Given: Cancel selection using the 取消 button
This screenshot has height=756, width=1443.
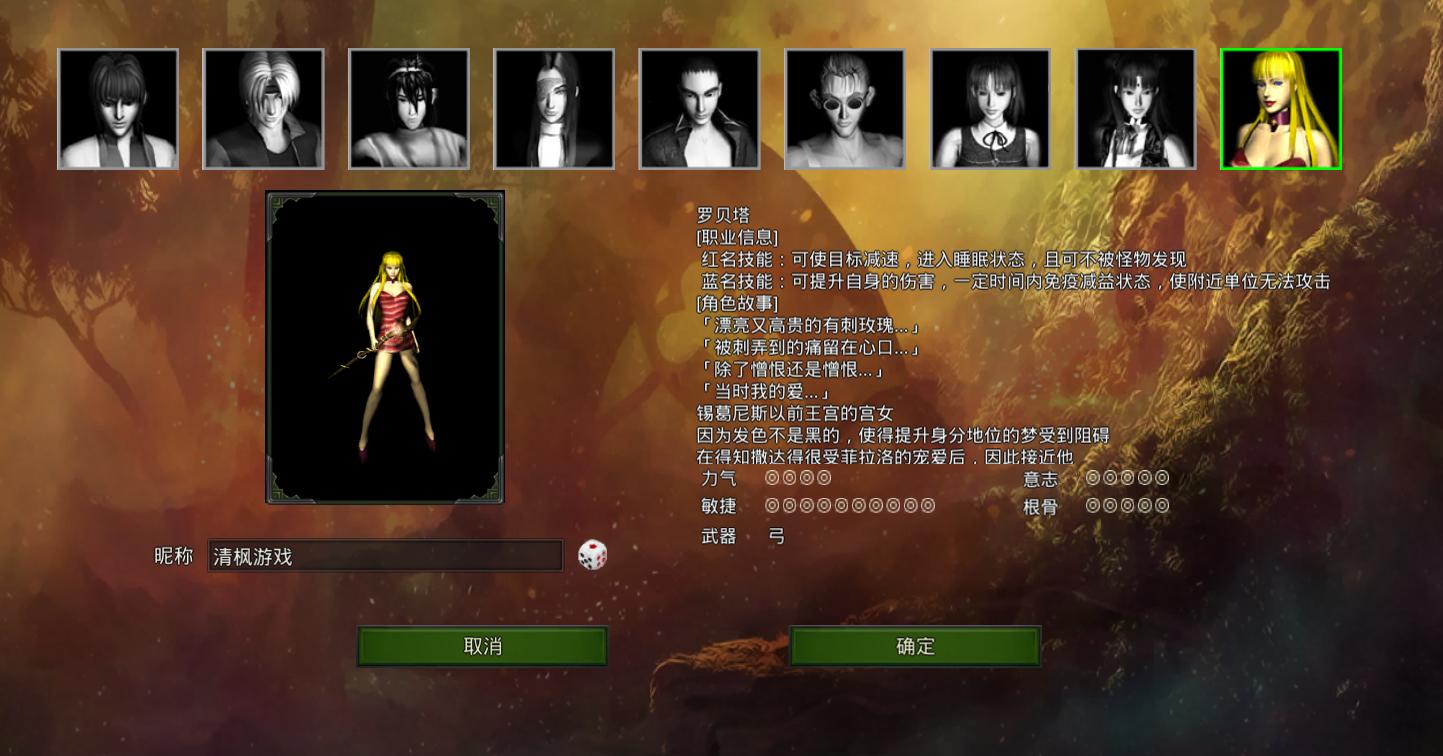Looking at the screenshot, I should tap(481, 646).
